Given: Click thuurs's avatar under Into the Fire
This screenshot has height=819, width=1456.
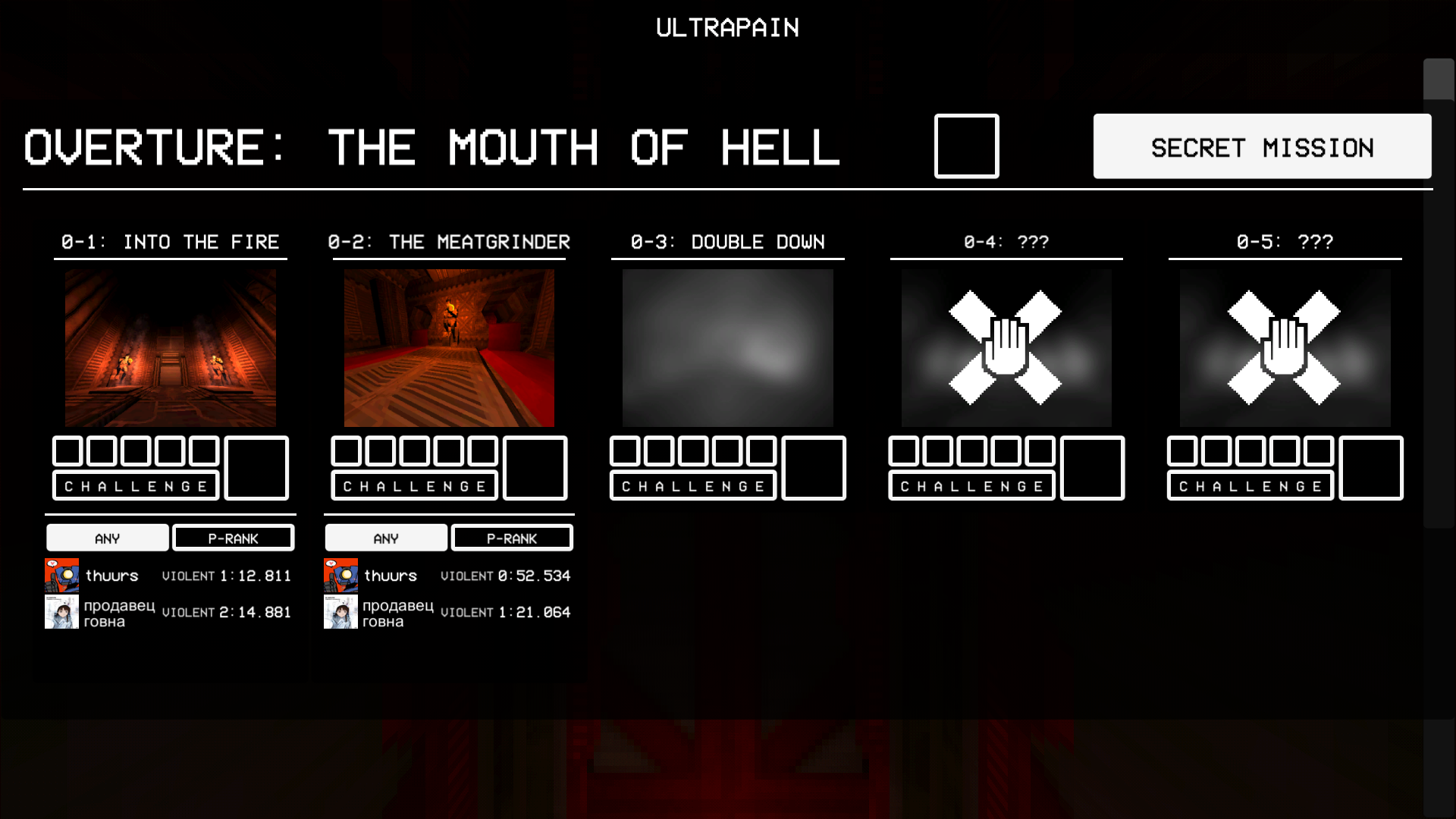Looking at the screenshot, I should click(x=63, y=575).
